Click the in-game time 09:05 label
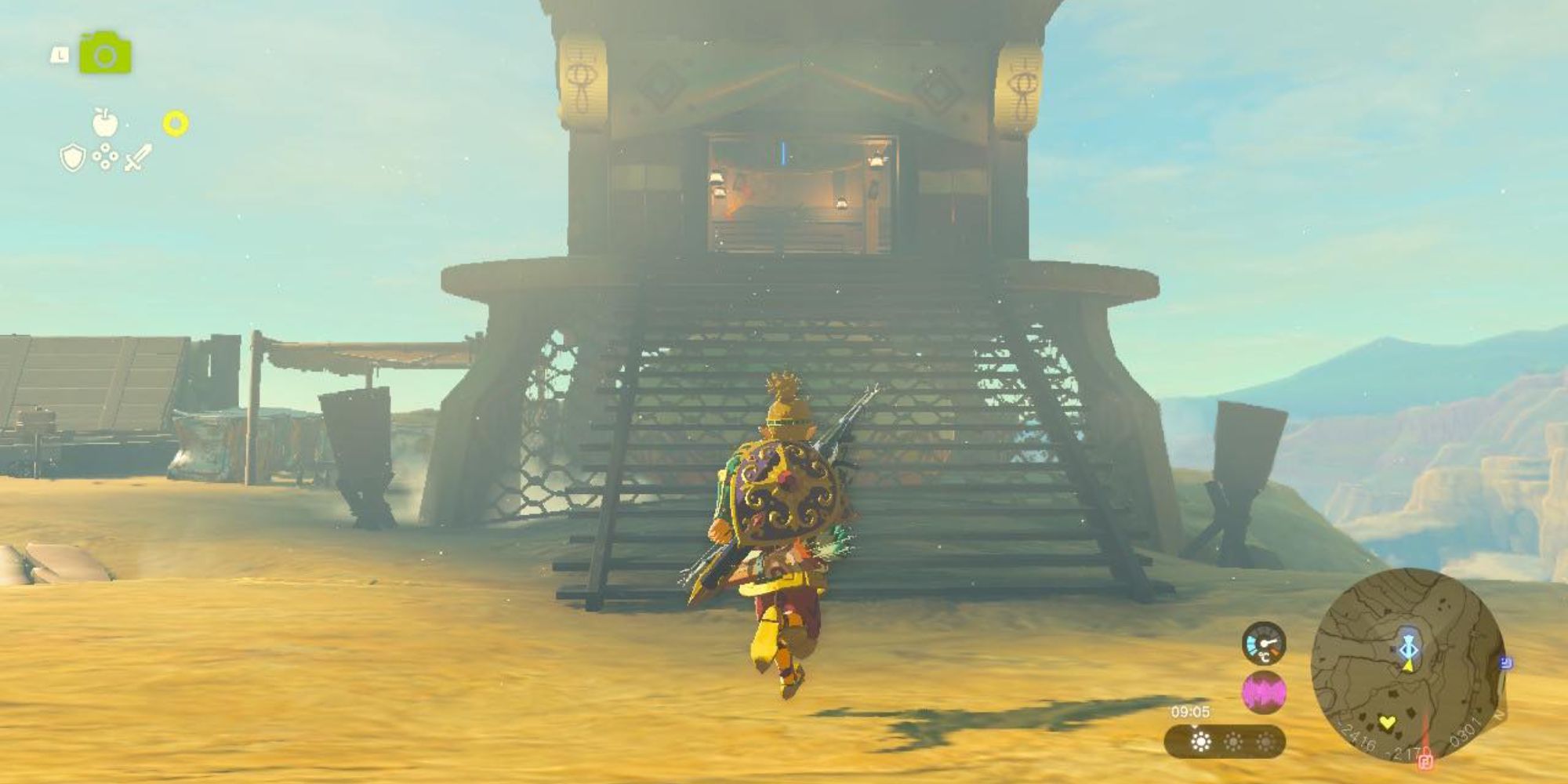 click(x=1192, y=712)
